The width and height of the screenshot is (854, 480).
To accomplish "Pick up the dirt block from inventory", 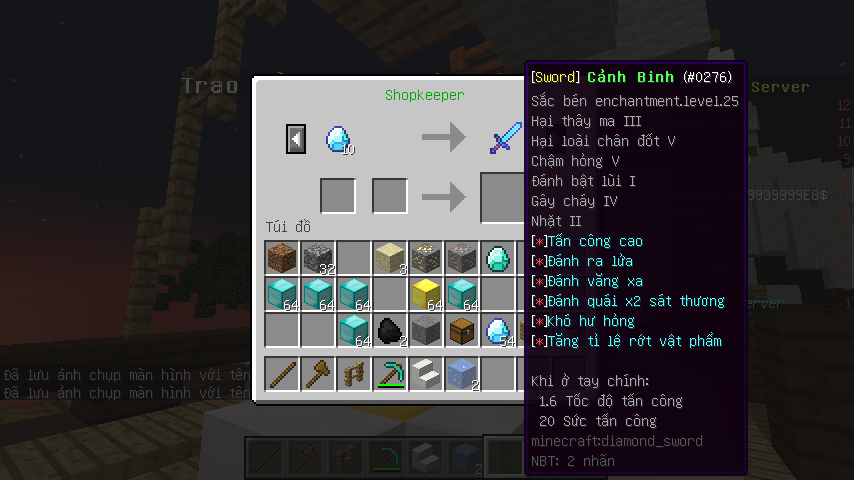I will [x=282, y=258].
